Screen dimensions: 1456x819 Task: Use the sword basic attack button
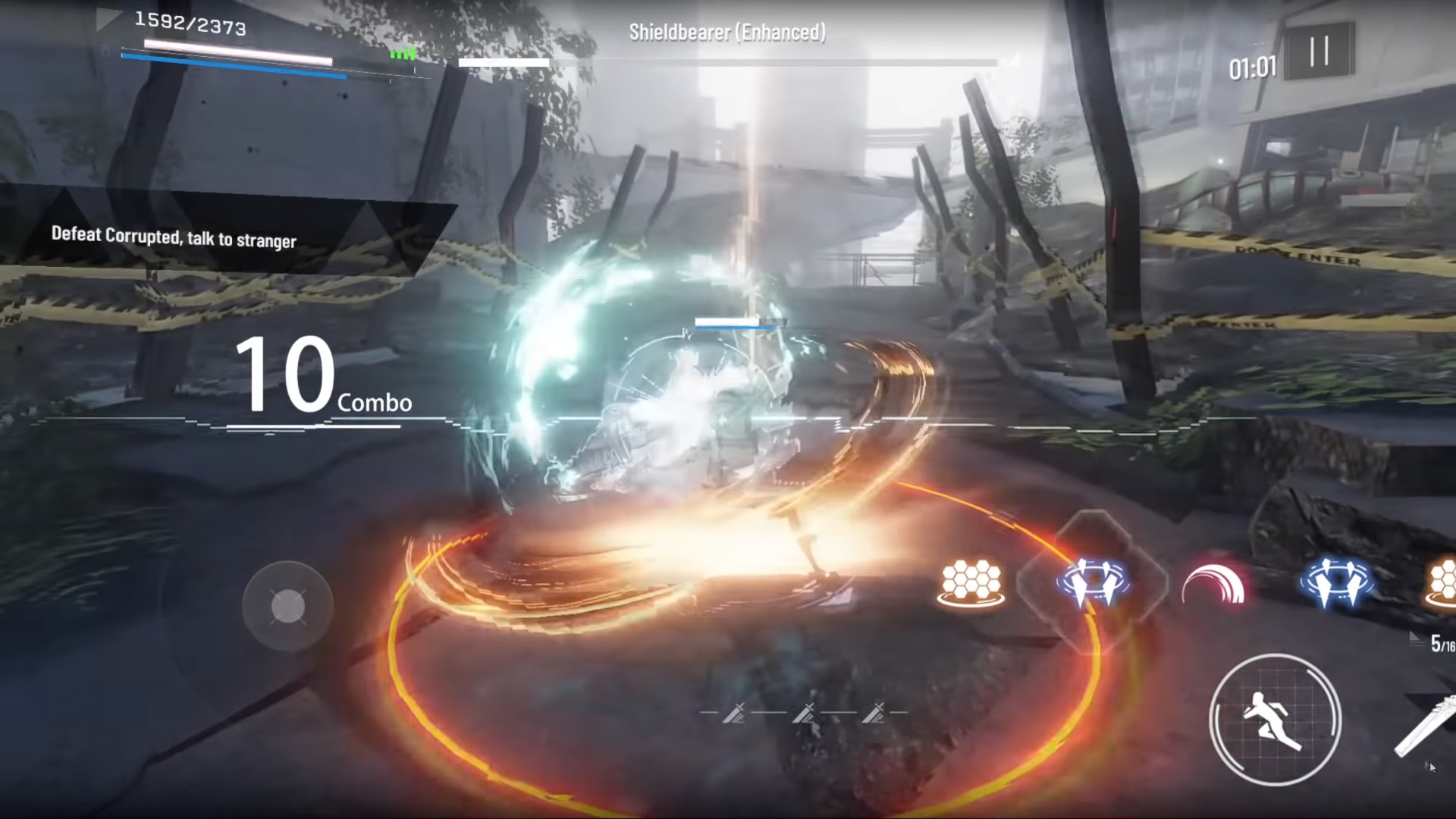tap(1426, 728)
